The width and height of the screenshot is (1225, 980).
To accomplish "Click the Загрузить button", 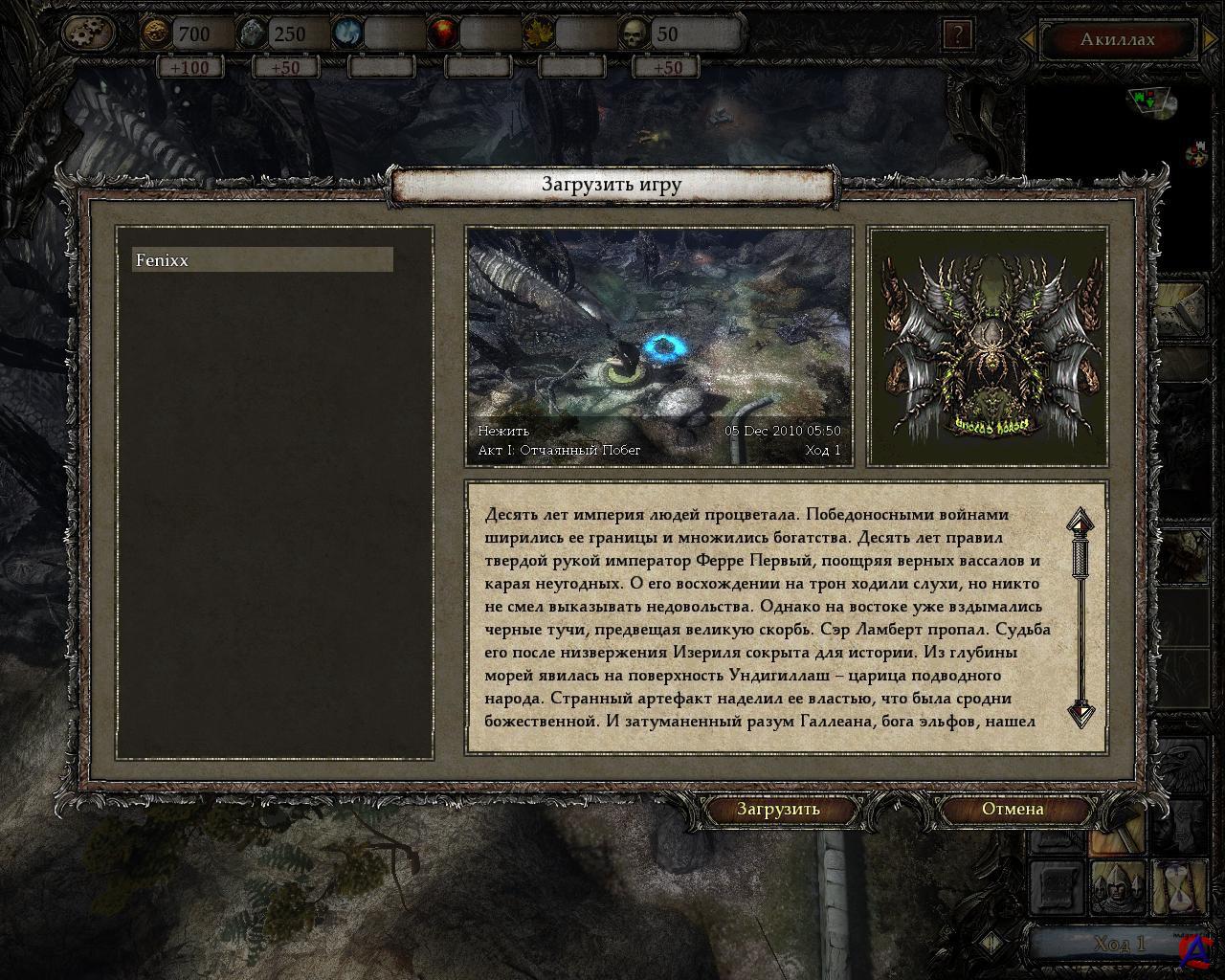I will (x=778, y=809).
